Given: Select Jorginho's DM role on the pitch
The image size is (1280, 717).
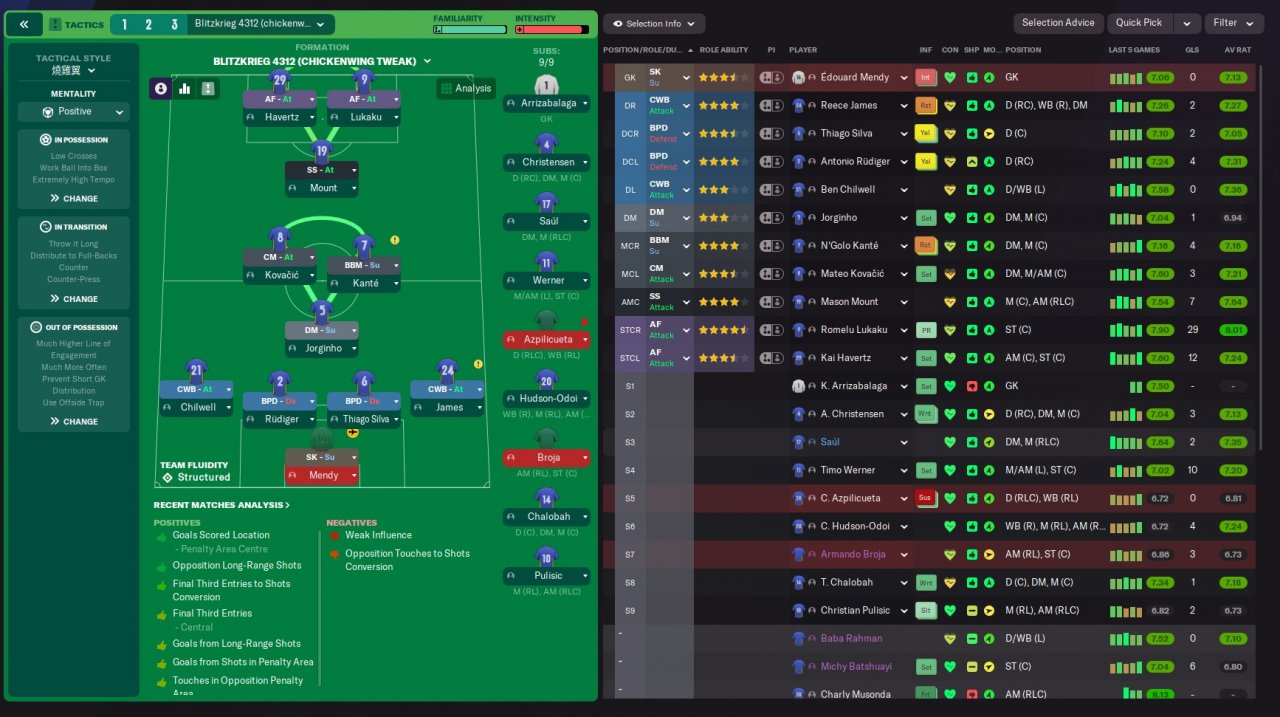Looking at the screenshot, I should 321,330.
